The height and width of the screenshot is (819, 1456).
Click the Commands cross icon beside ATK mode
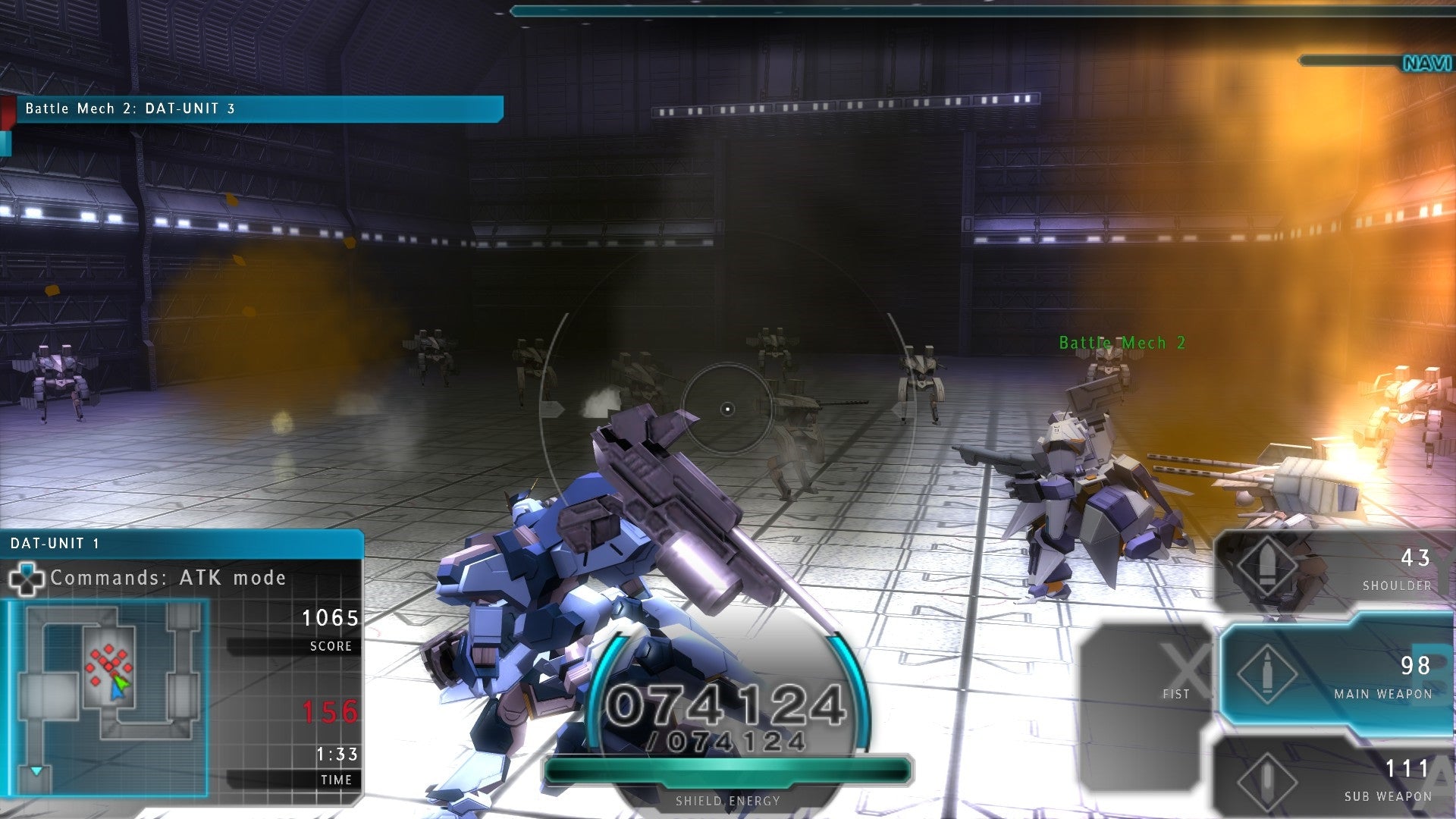tap(28, 580)
